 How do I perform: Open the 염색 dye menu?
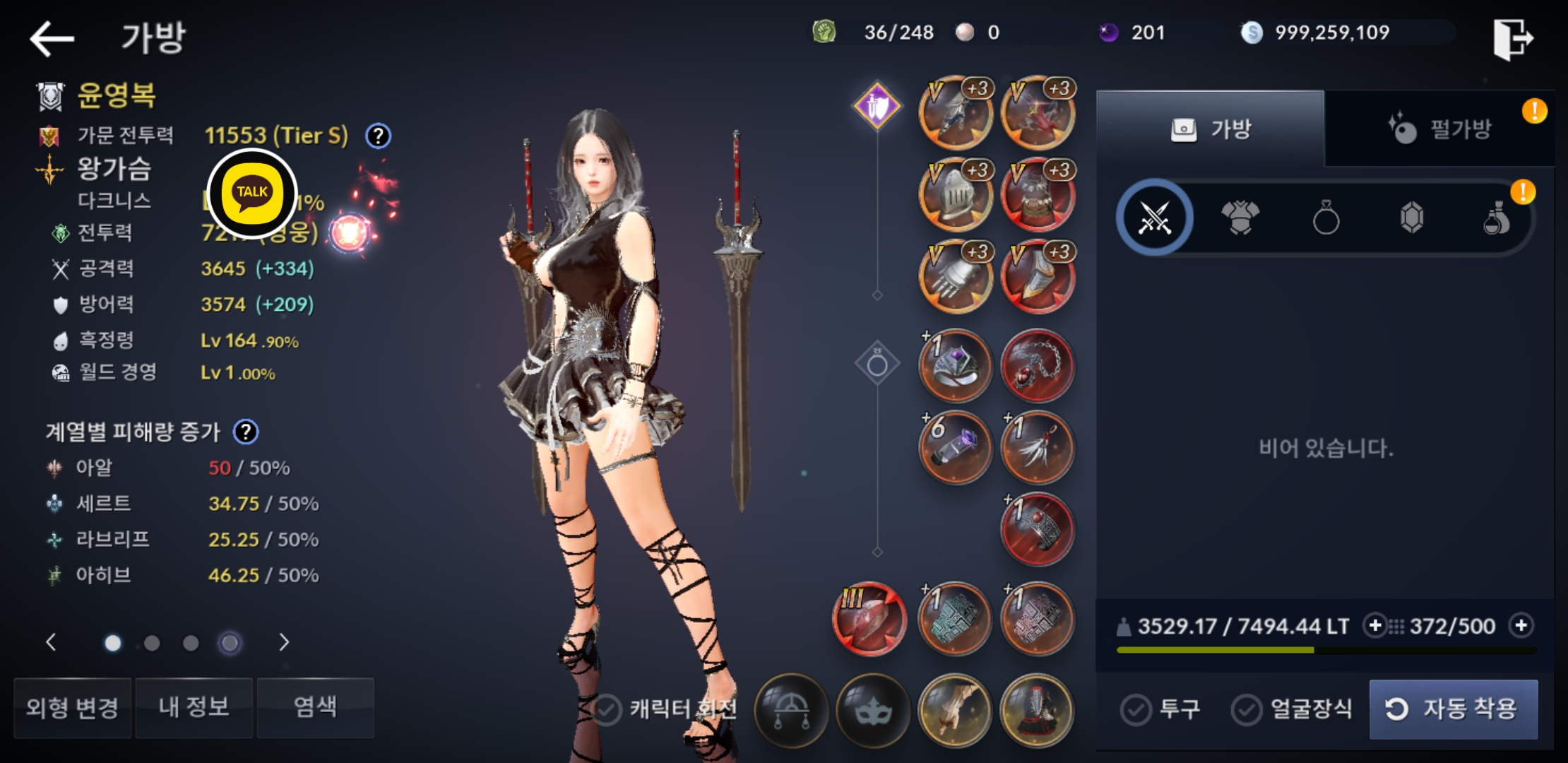point(315,707)
